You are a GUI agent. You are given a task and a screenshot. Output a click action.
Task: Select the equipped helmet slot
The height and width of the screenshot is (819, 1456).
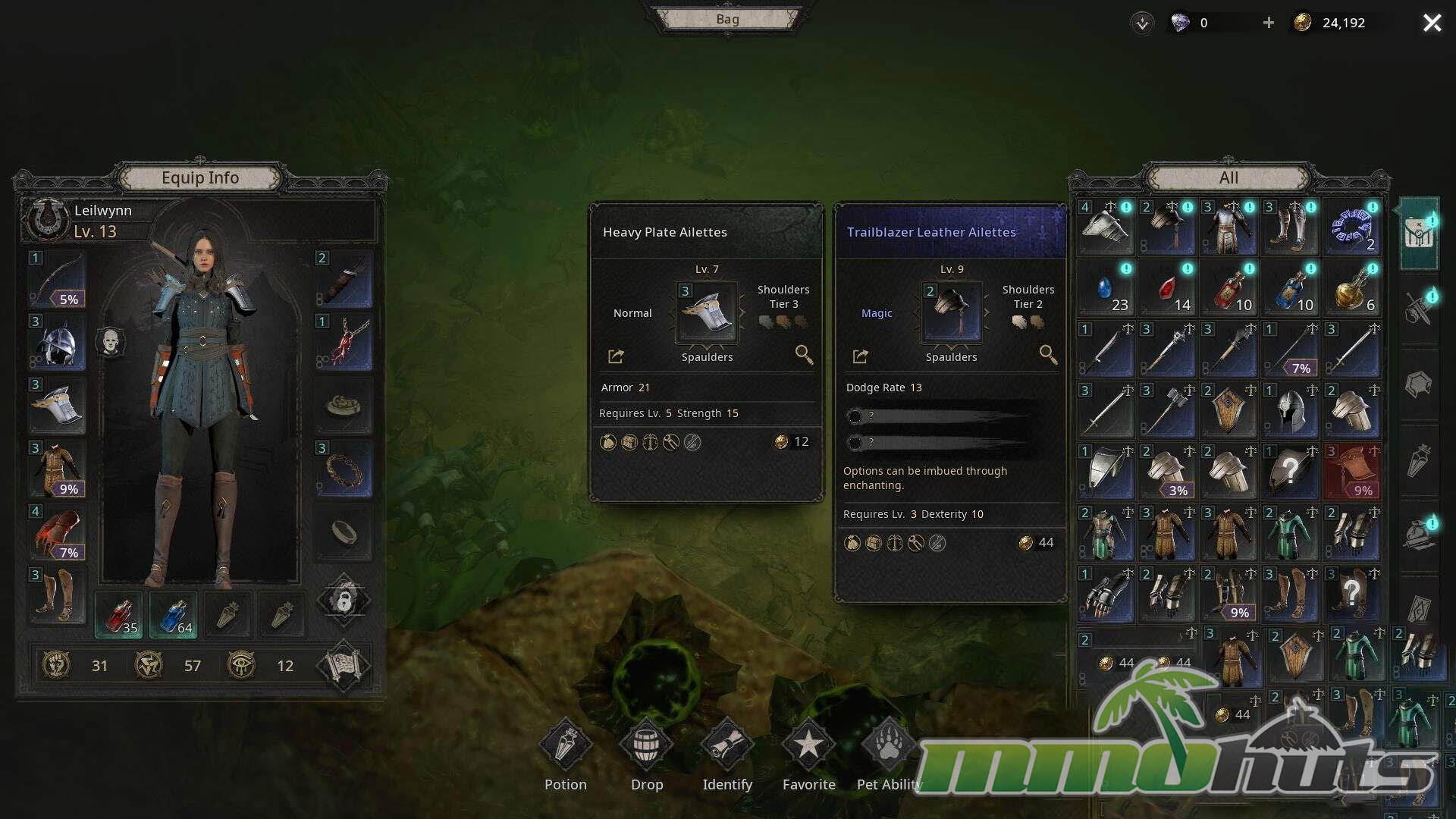(58, 343)
